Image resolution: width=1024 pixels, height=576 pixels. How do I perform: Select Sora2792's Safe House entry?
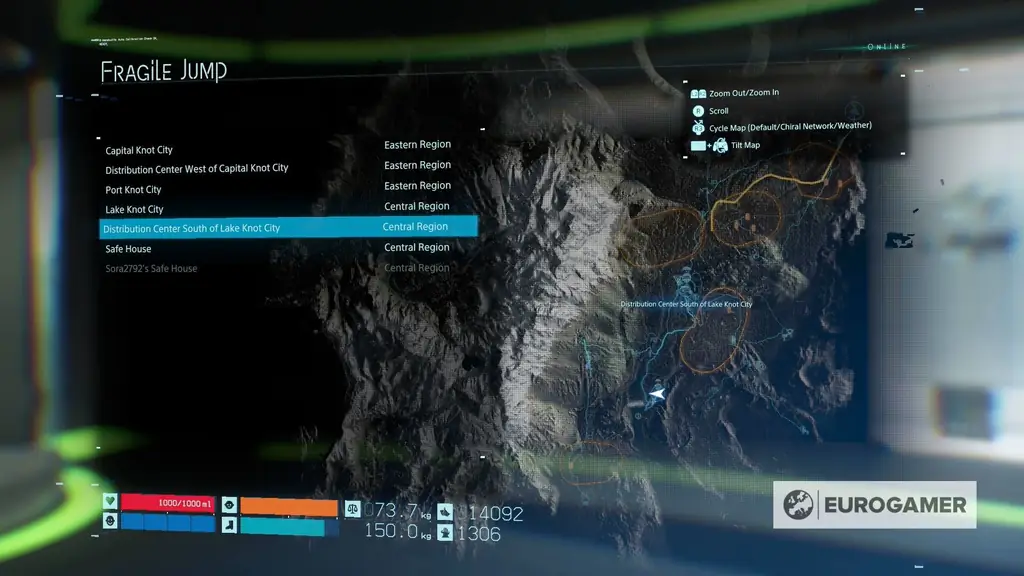pyautogui.click(x=152, y=269)
